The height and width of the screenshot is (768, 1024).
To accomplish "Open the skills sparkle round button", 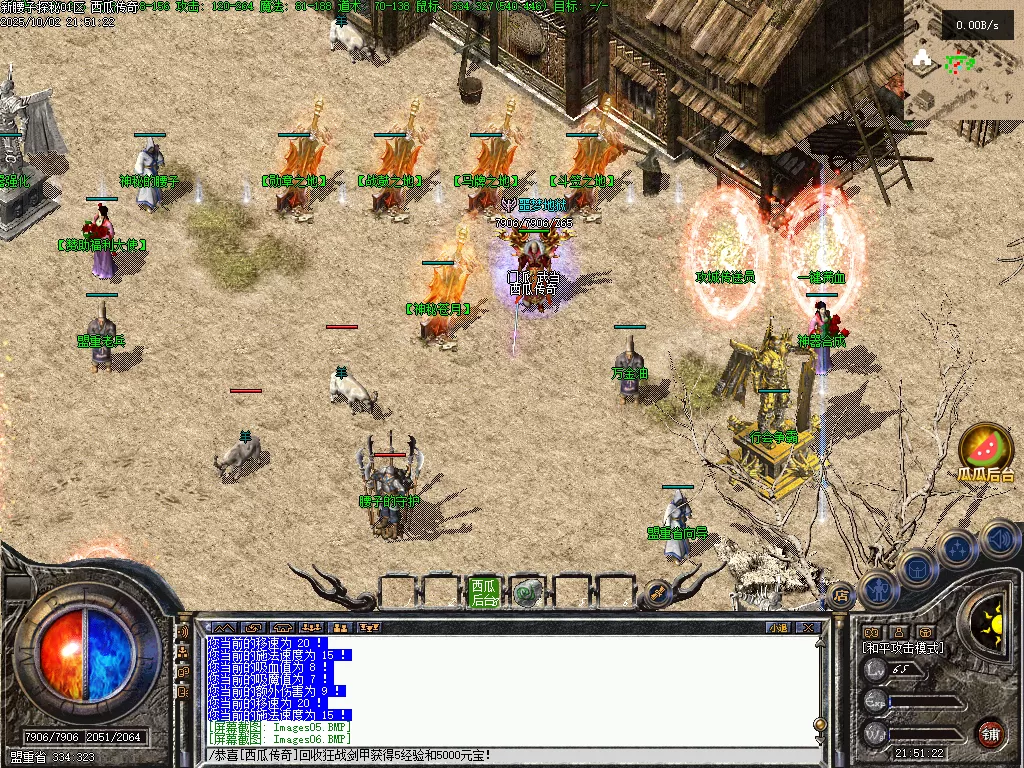I will point(957,549).
